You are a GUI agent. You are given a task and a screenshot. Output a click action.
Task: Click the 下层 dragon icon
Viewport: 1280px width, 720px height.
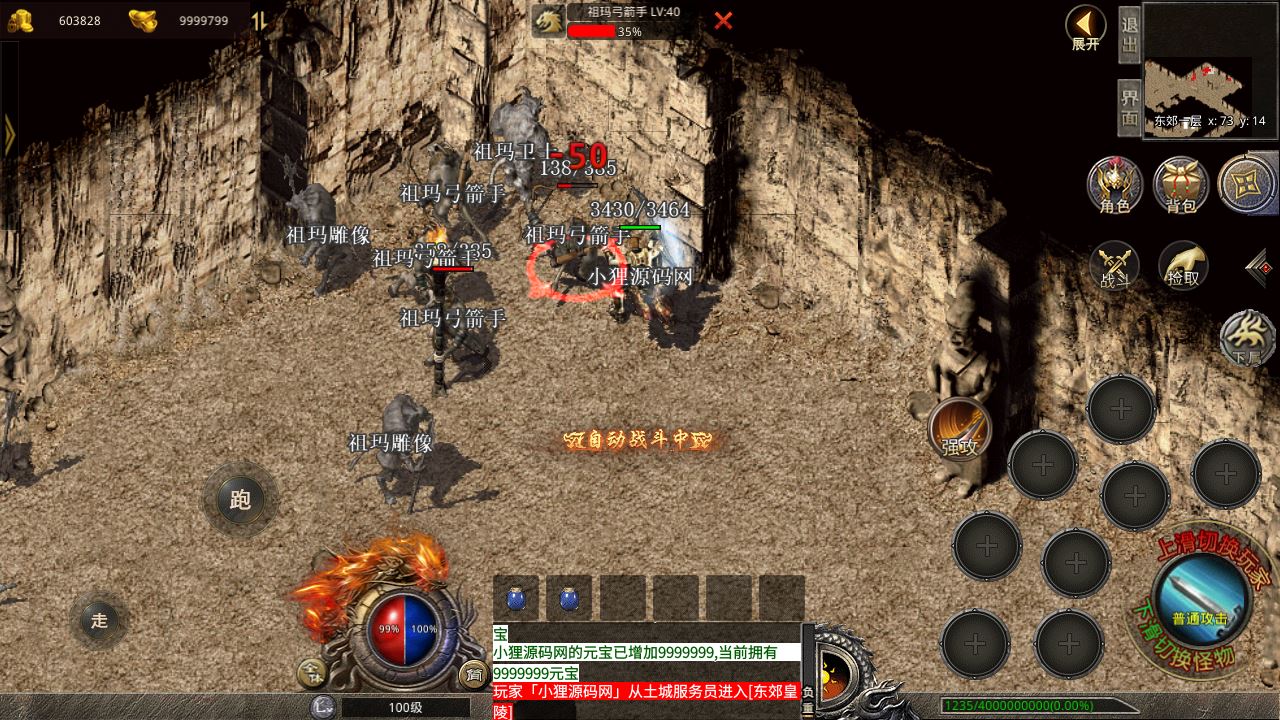(1247, 338)
